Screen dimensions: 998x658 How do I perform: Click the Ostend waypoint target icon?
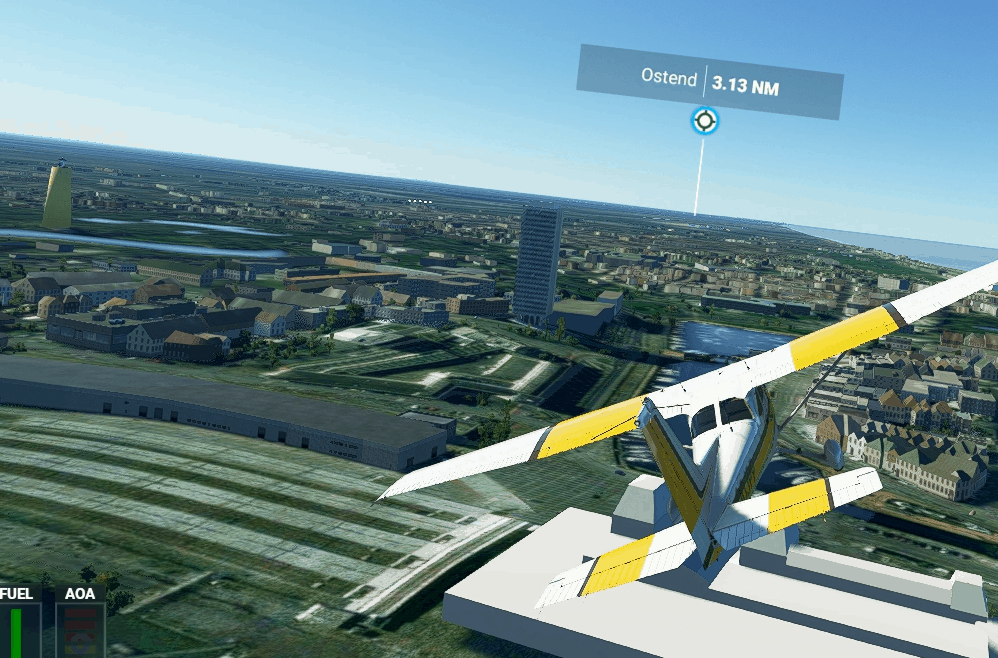[704, 121]
